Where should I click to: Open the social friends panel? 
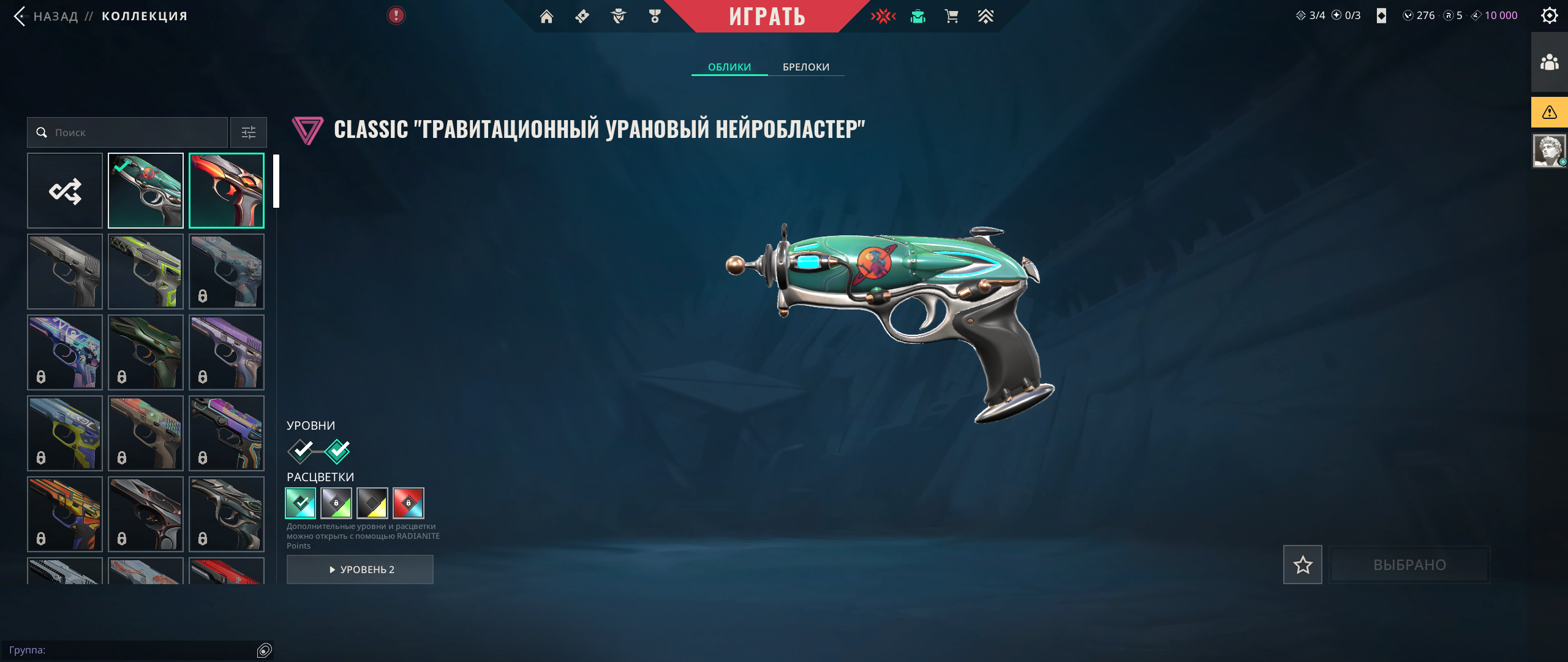point(1549,63)
